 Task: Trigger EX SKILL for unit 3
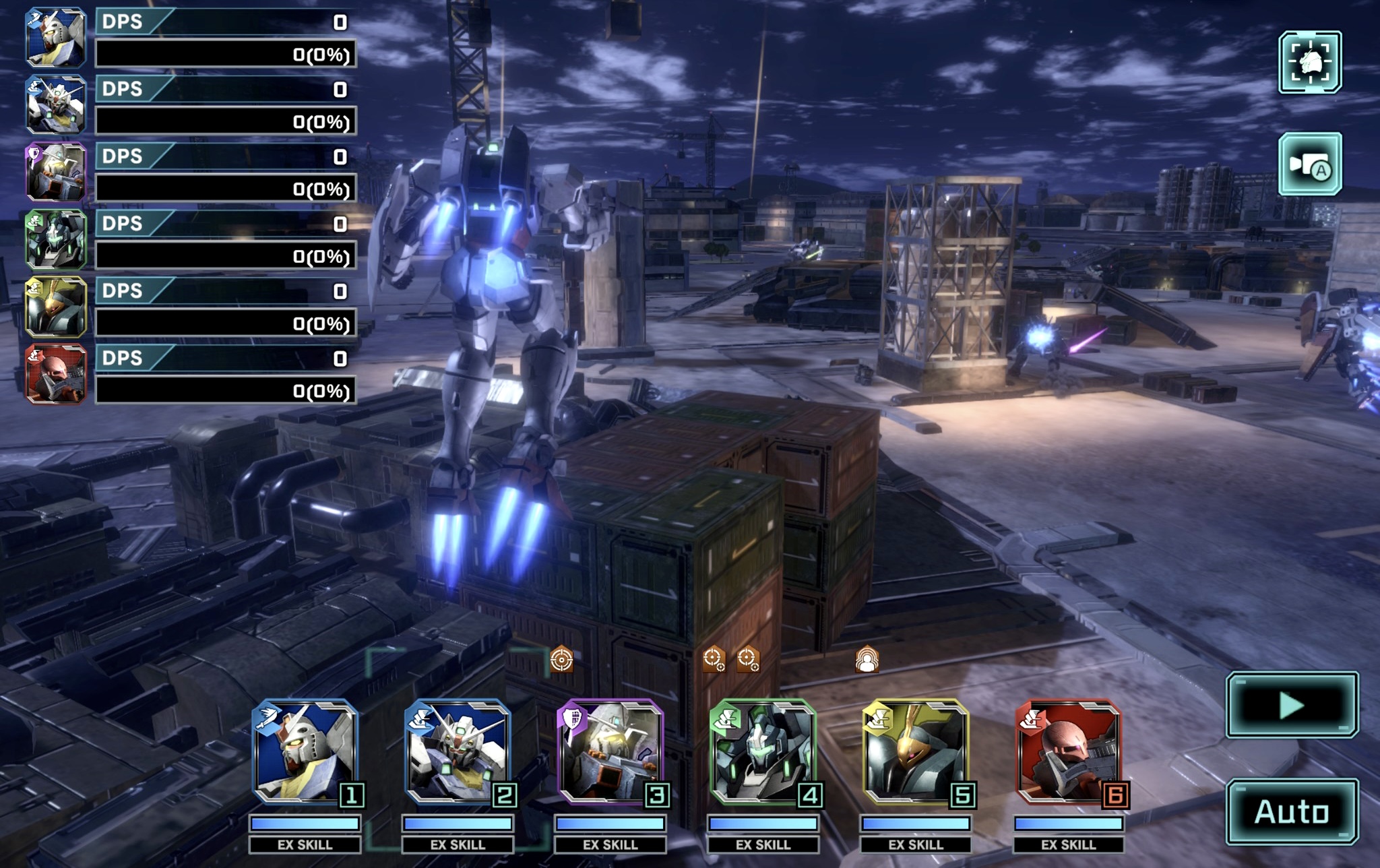point(610,844)
